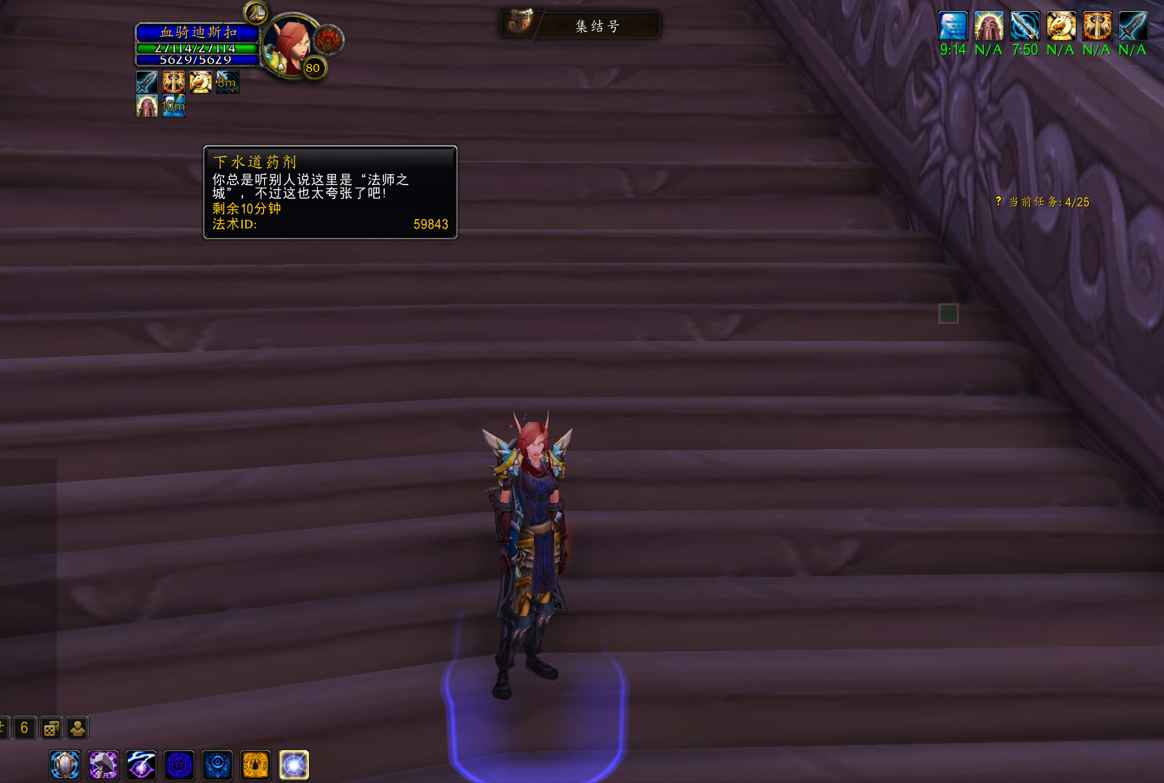Expand the 当前任务 4/25 quest tracker

pos(1043,202)
